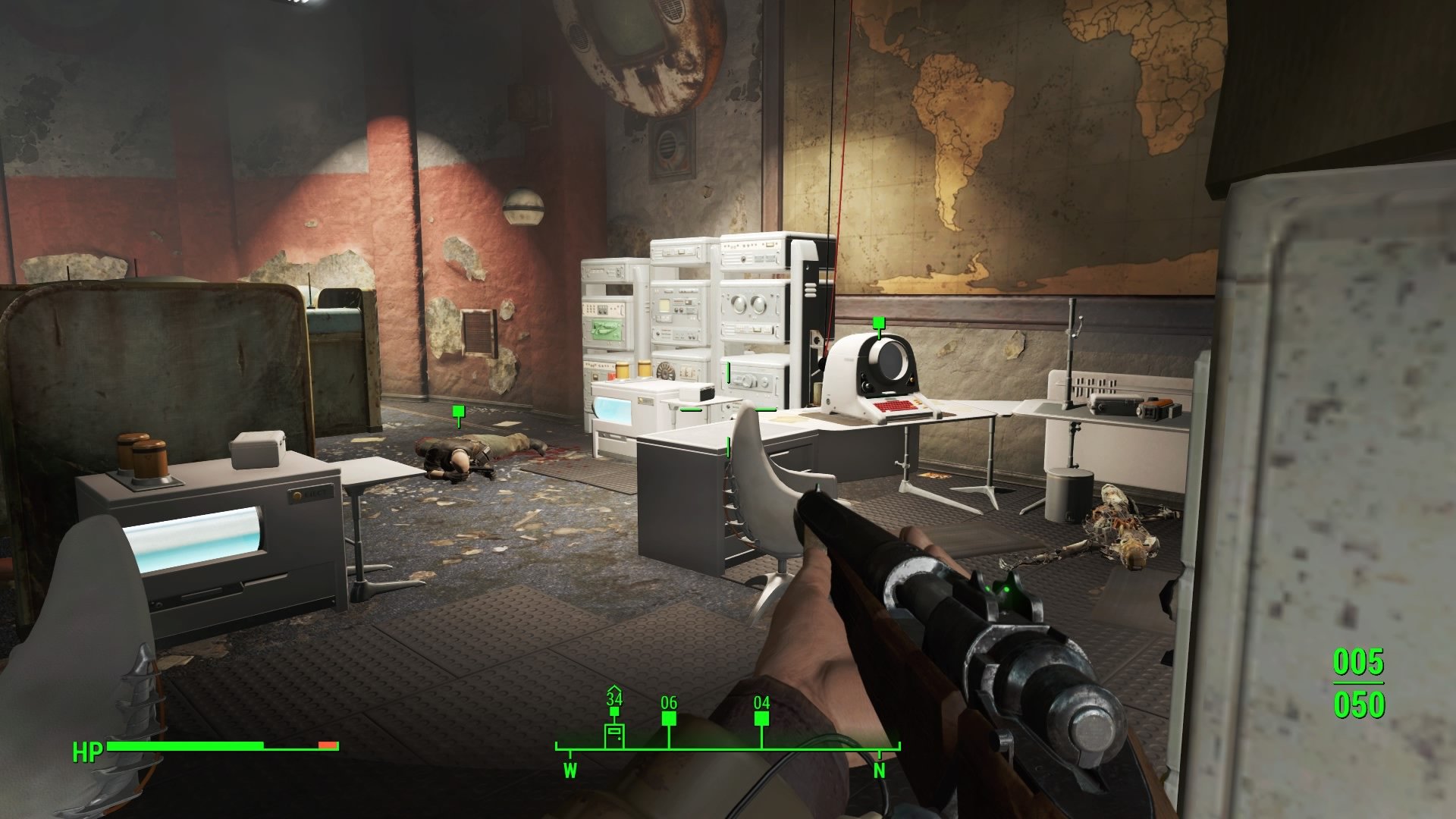
Task: Select the objective marker above the corpse
Action: [458, 412]
